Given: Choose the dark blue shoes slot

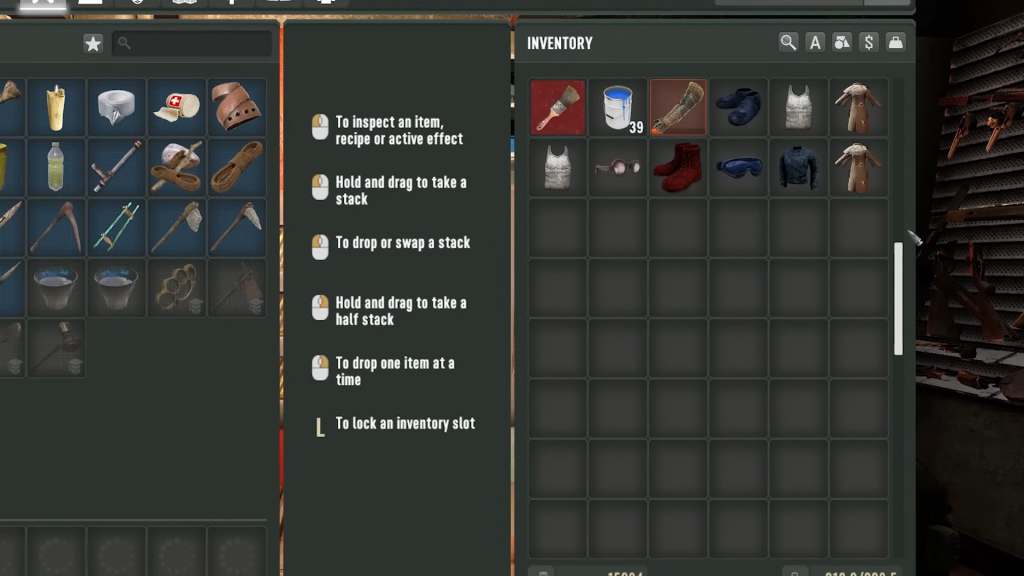Looking at the screenshot, I should point(738,108).
